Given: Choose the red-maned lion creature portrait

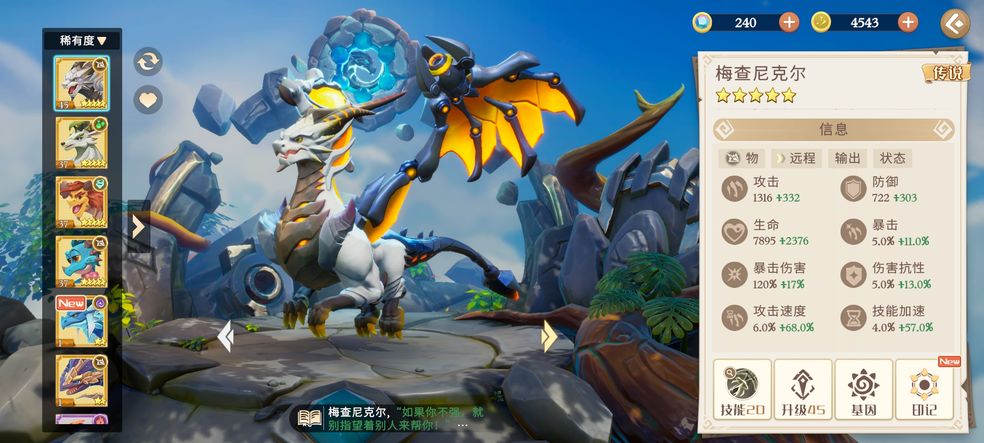Looking at the screenshot, I should (x=82, y=203).
